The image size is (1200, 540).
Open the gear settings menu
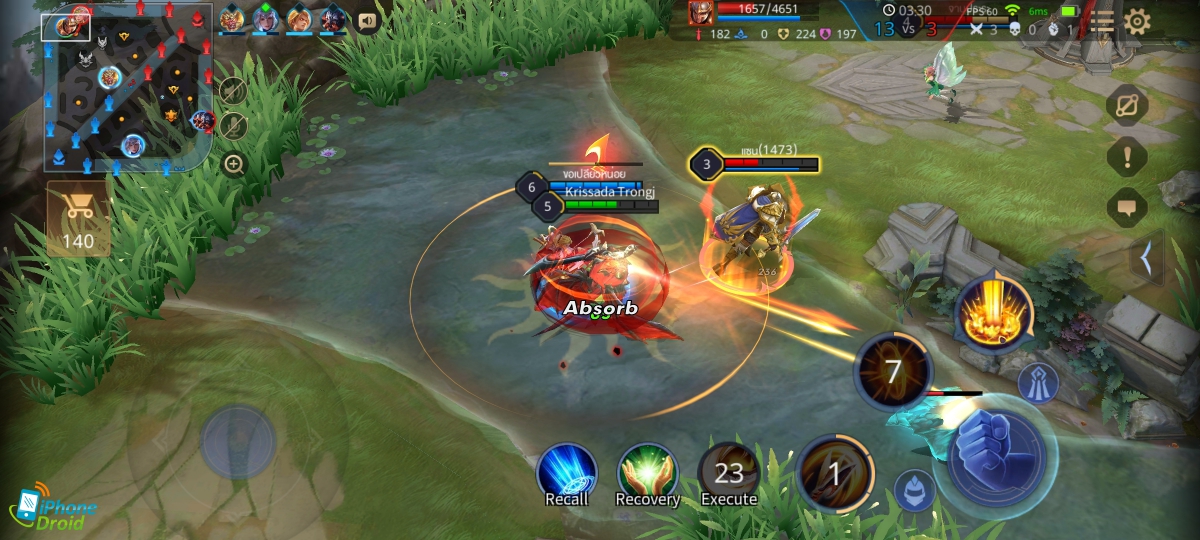[x=1137, y=22]
